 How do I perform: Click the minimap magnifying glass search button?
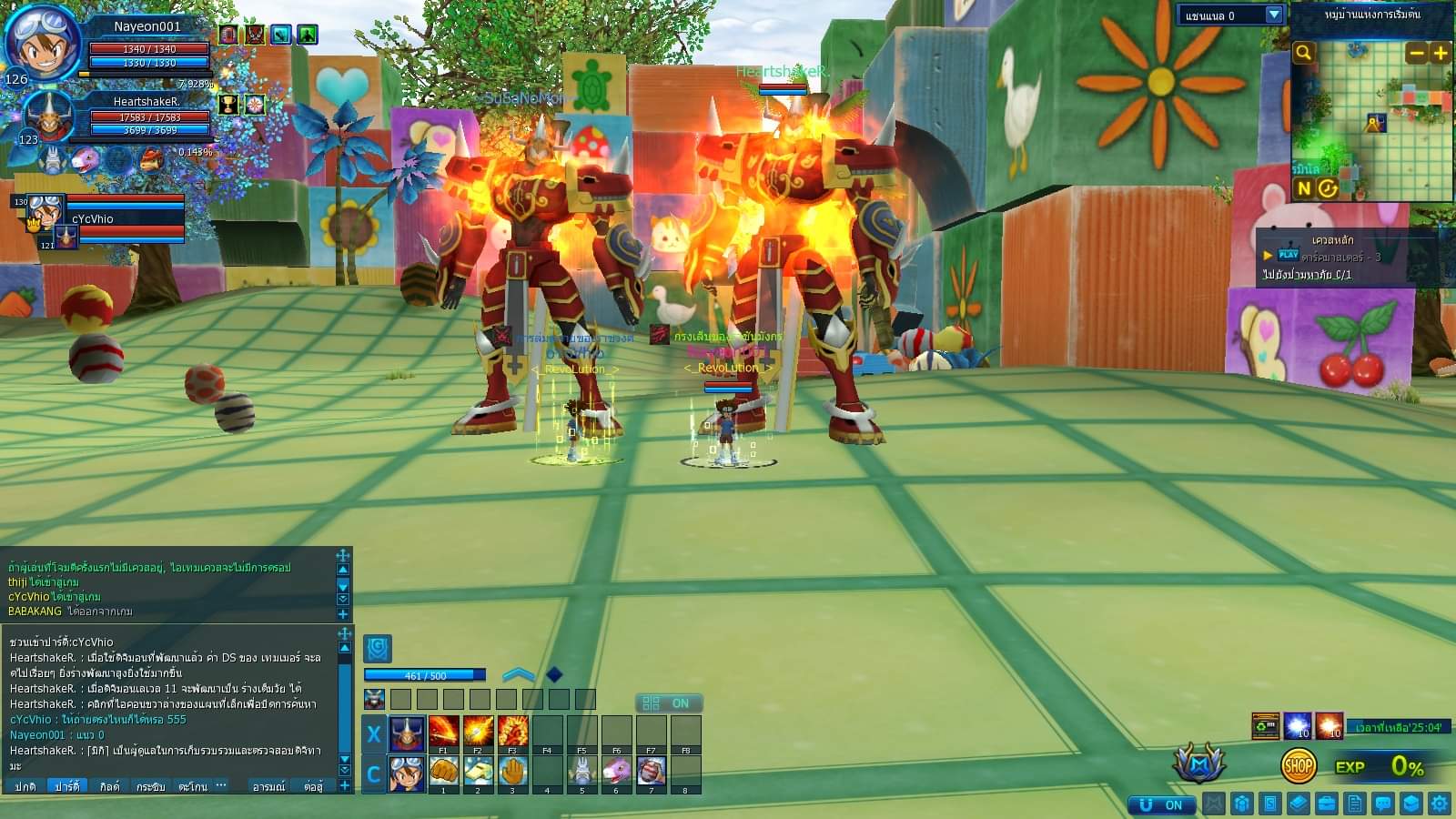1303,53
